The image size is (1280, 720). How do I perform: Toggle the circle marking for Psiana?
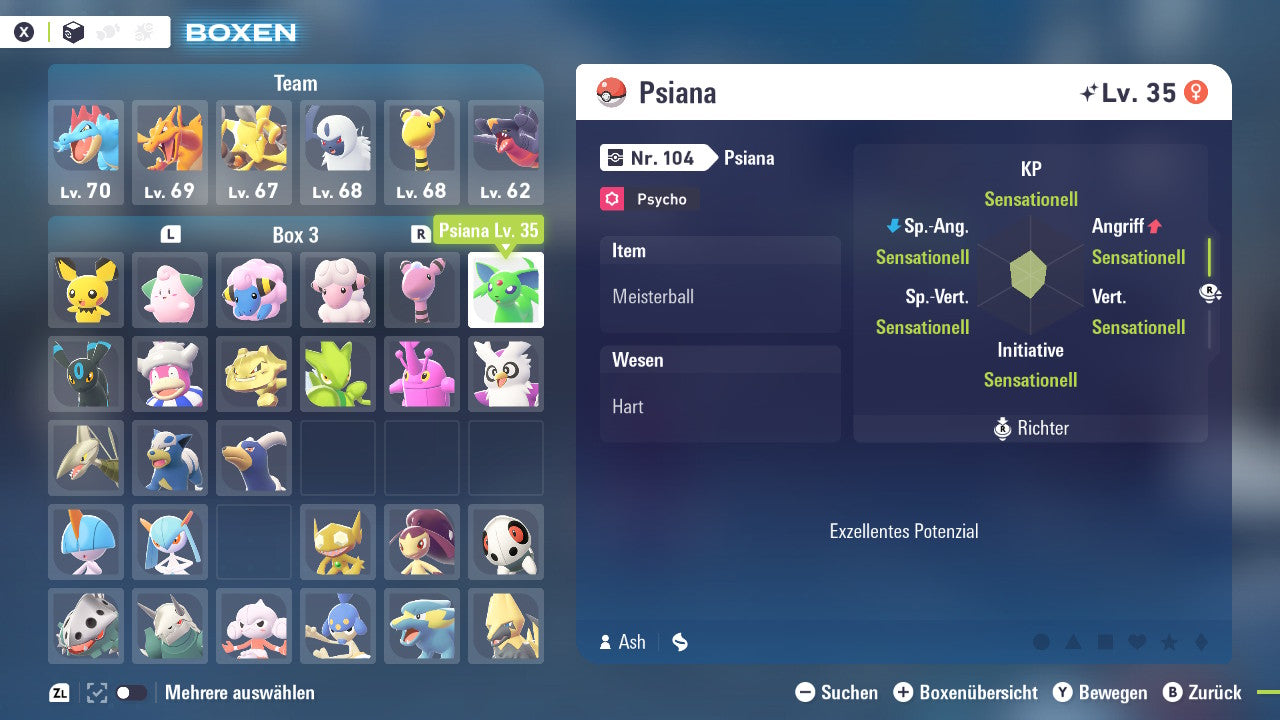[x=1042, y=642]
